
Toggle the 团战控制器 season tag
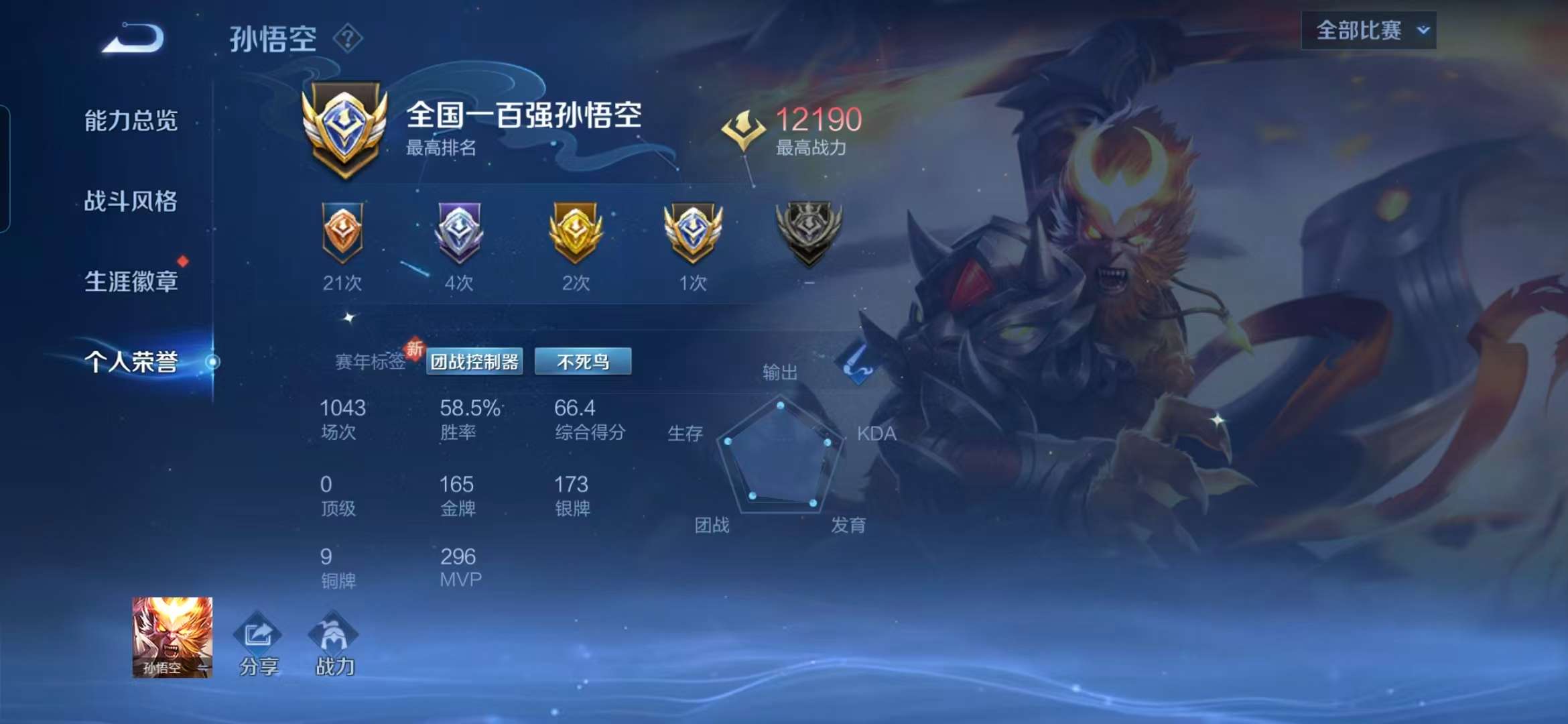coord(476,361)
